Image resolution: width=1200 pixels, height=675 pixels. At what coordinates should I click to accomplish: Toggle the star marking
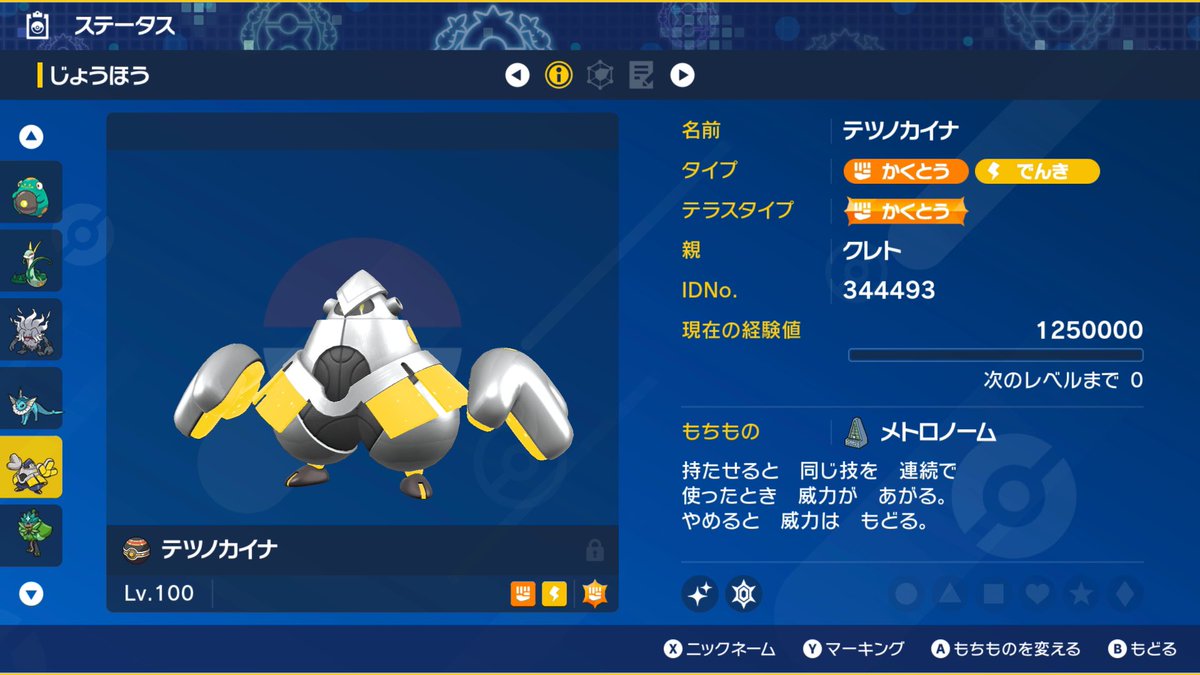(x=1081, y=594)
